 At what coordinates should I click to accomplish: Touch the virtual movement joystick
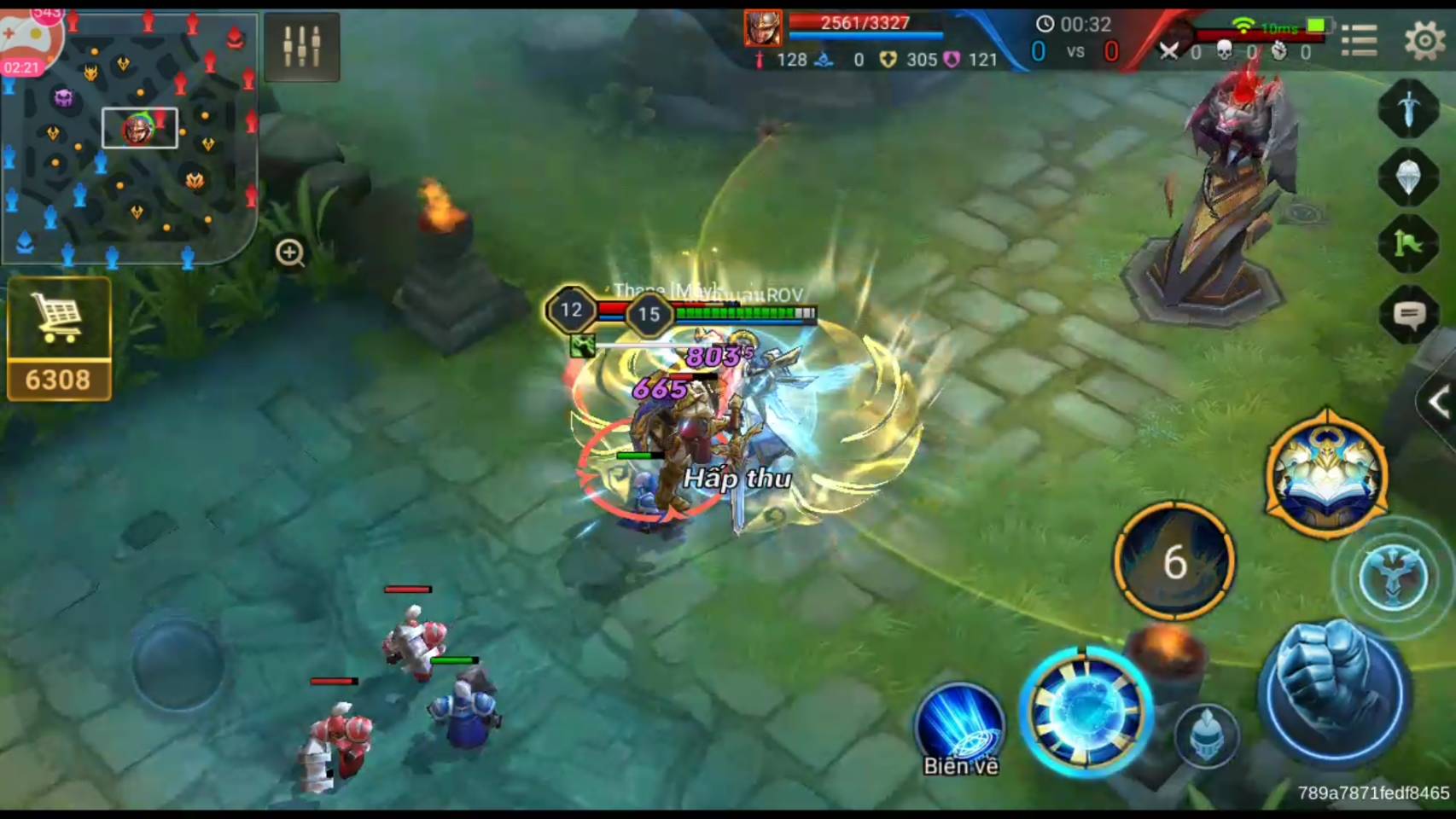tap(178, 664)
